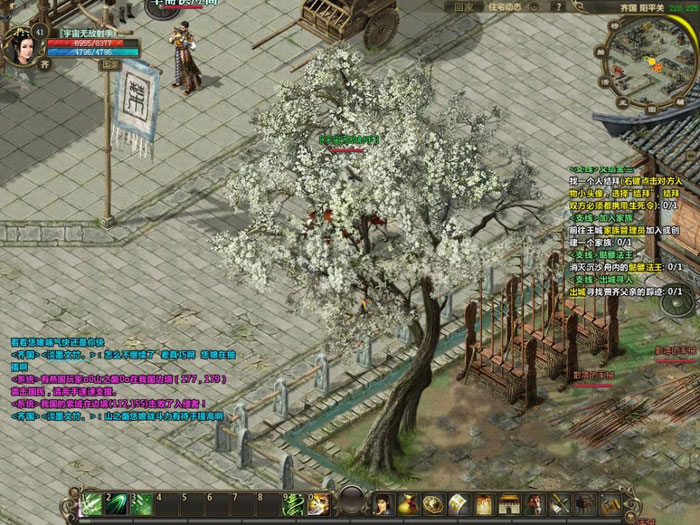
Task: Click the 回家 button on the top bar
Action: click(x=463, y=6)
